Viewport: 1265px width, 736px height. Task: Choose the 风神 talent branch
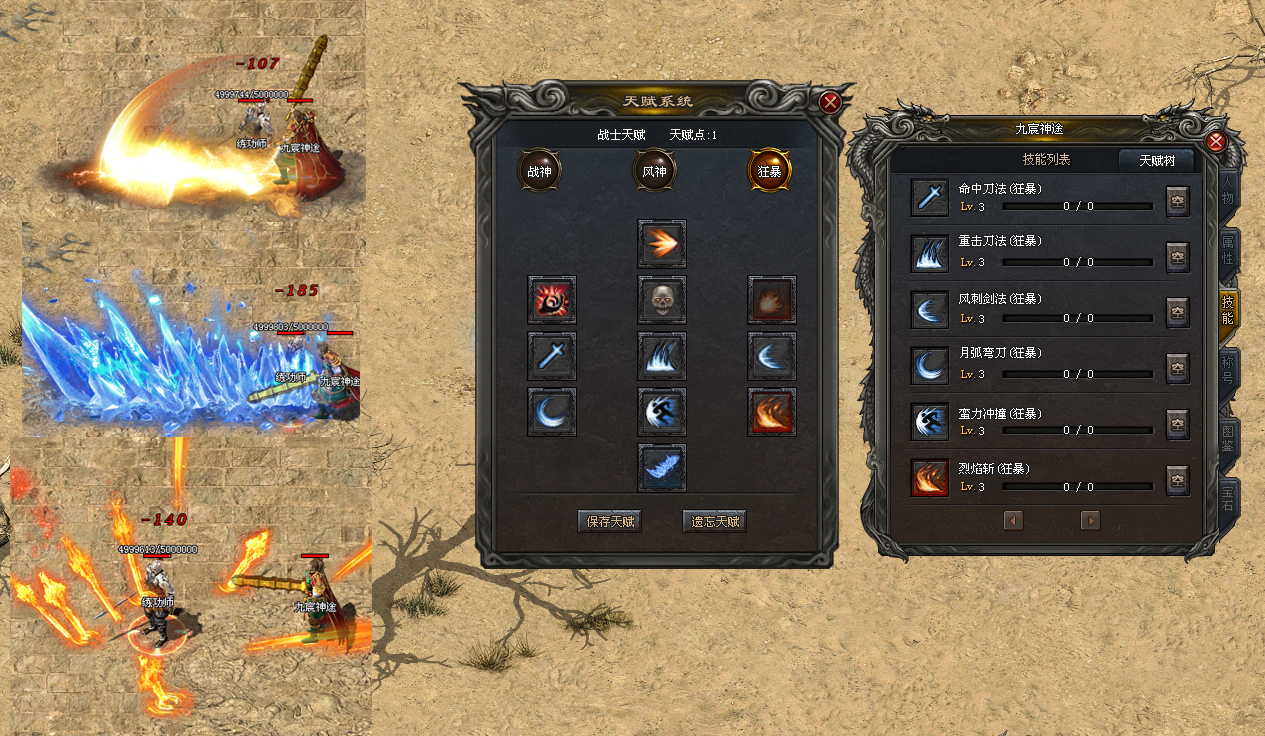click(x=655, y=171)
